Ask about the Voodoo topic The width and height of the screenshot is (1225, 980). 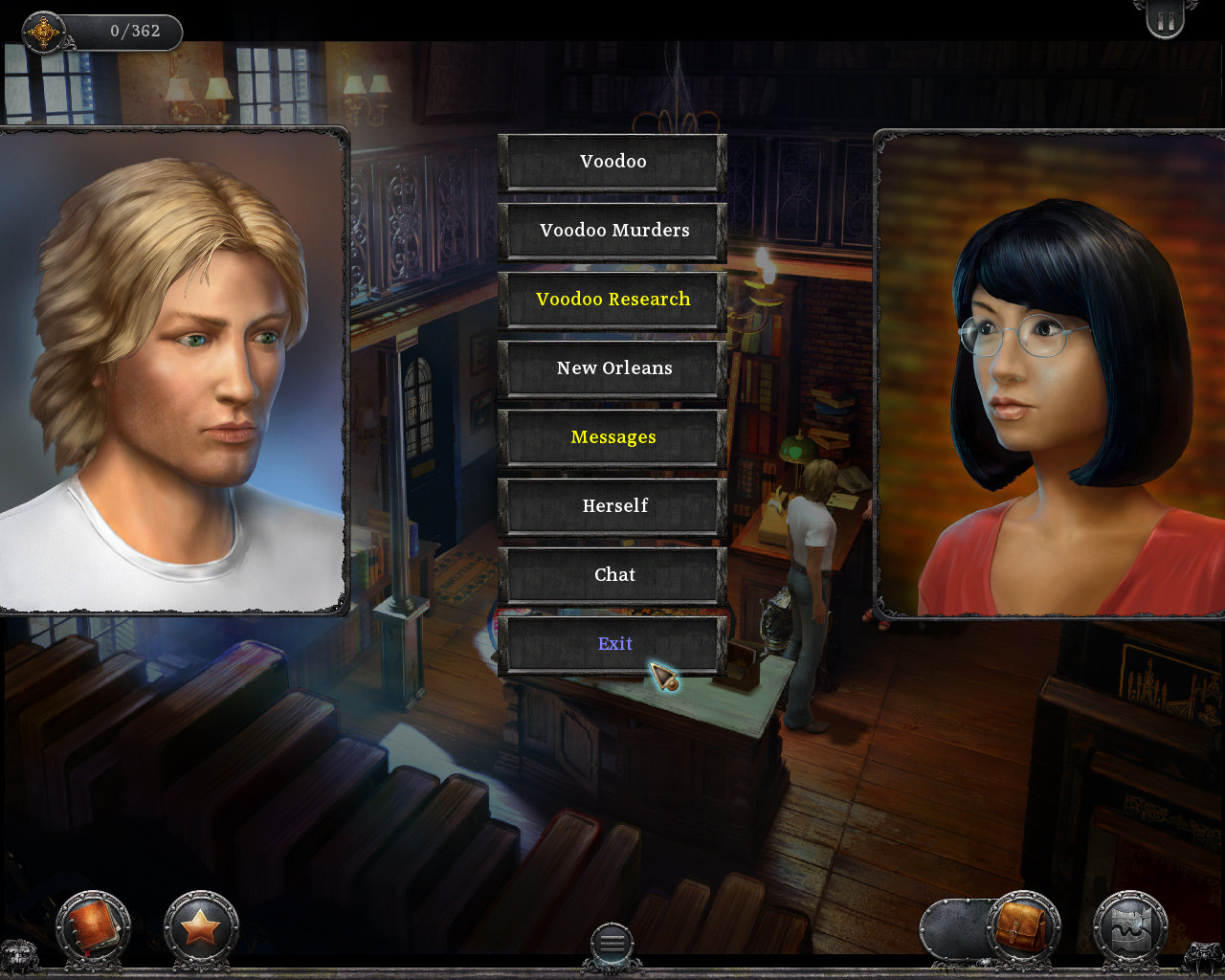click(612, 162)
